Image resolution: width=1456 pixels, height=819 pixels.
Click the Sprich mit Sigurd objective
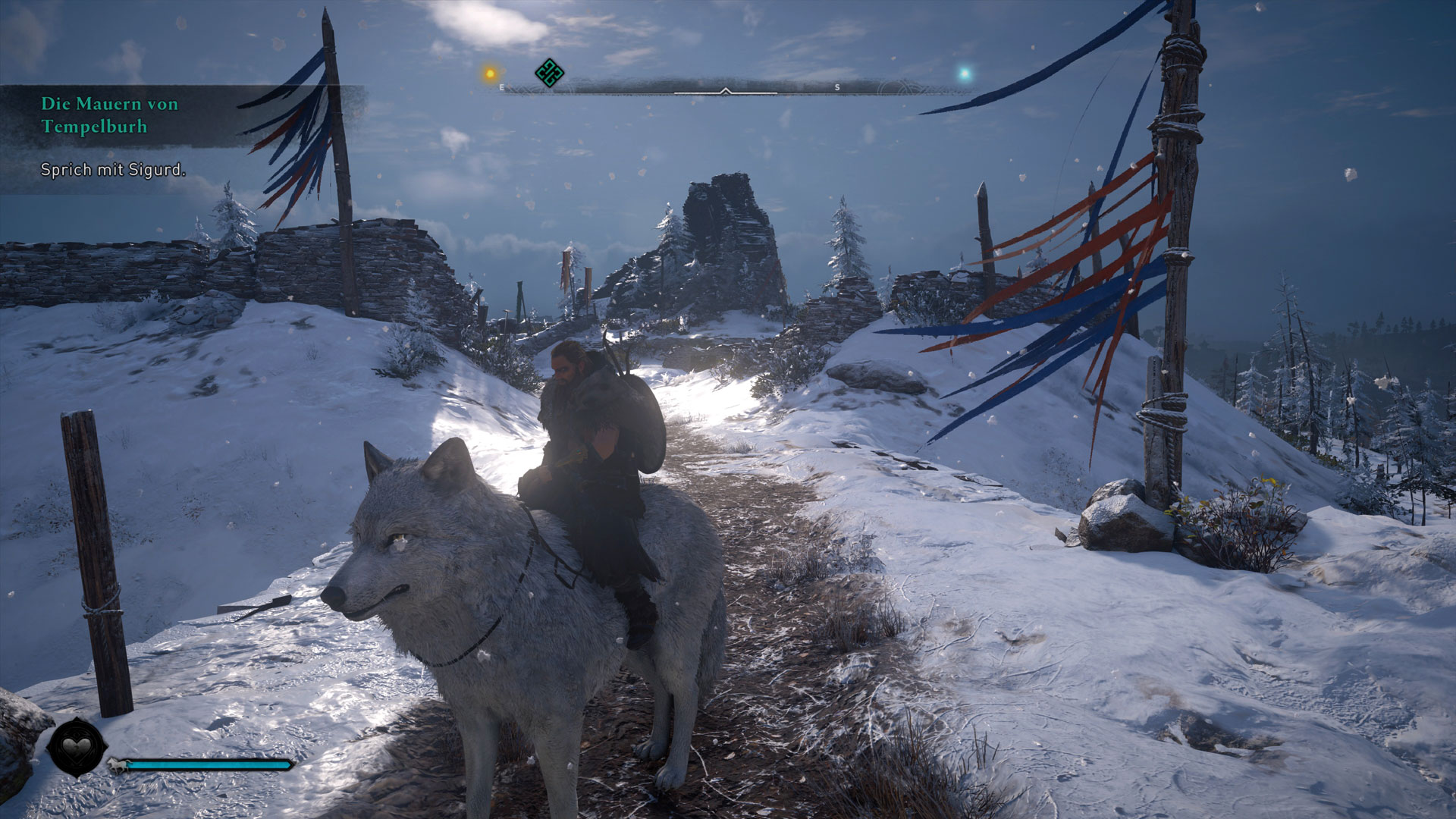113,170
